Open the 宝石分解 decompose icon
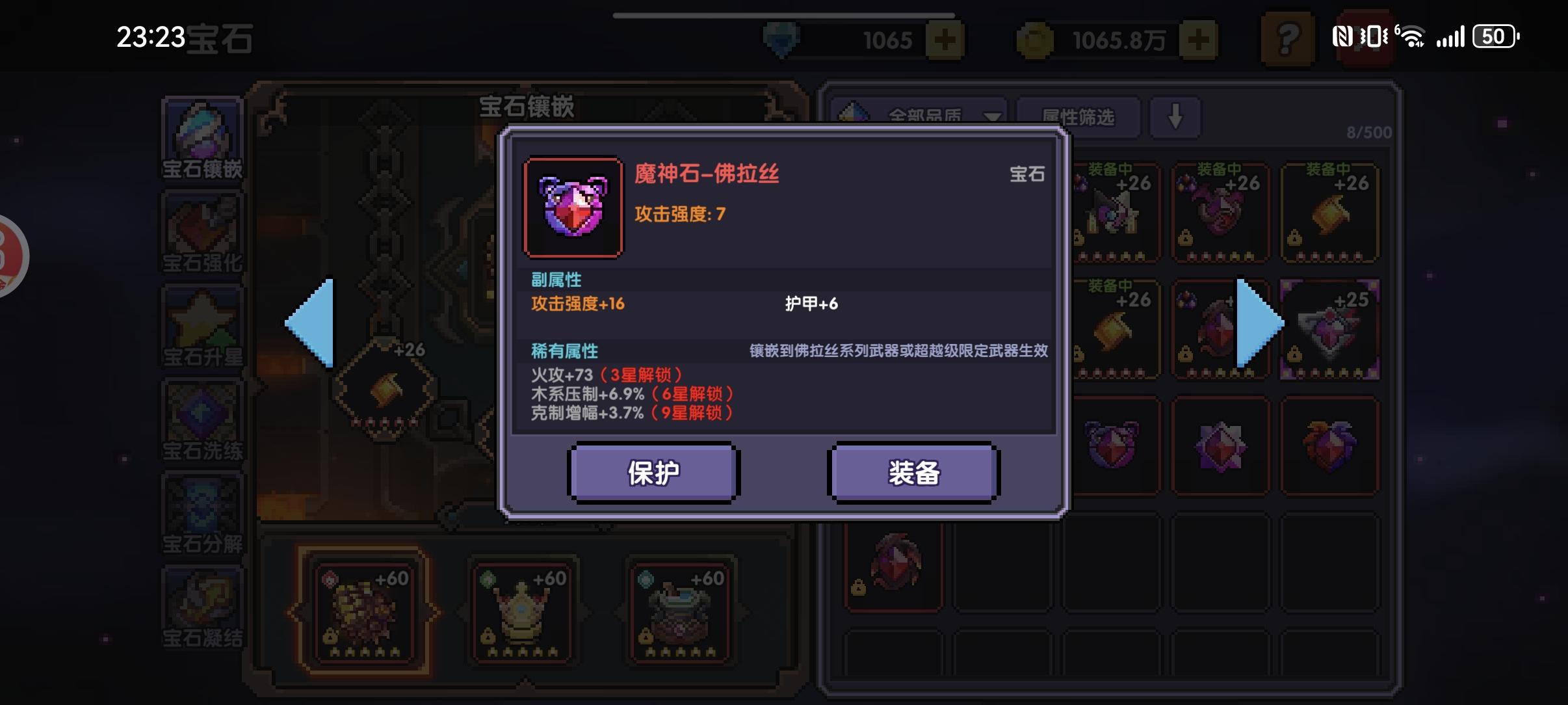1568x705 pixels. (x=202, y=514)
